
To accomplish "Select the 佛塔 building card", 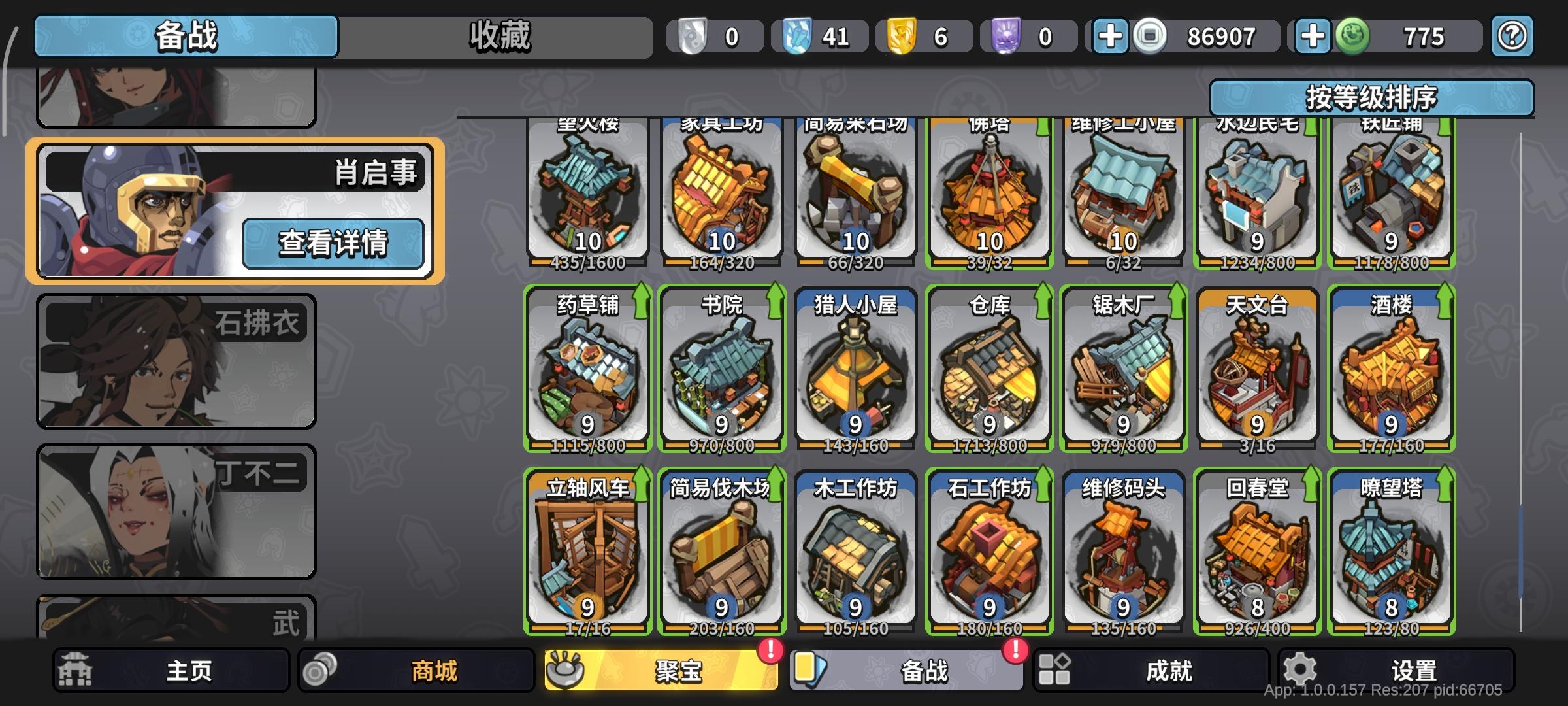I will [x=988, y=190].
